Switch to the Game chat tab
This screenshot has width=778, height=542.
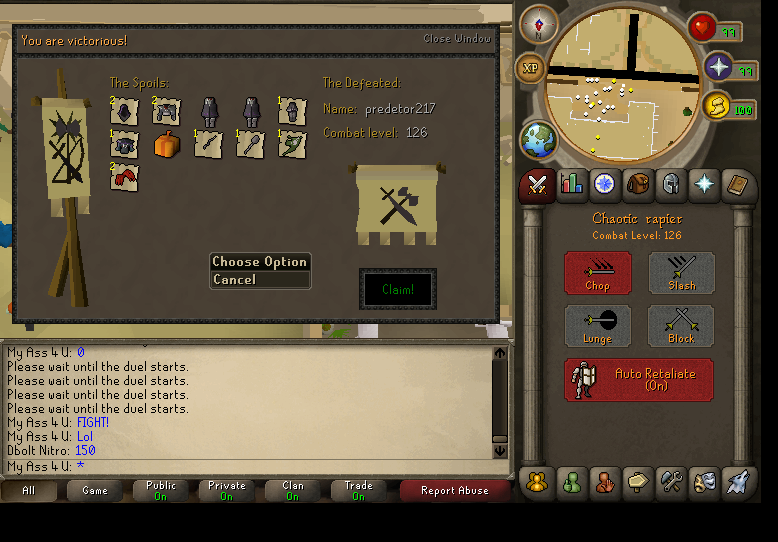[x=95, y=491]
